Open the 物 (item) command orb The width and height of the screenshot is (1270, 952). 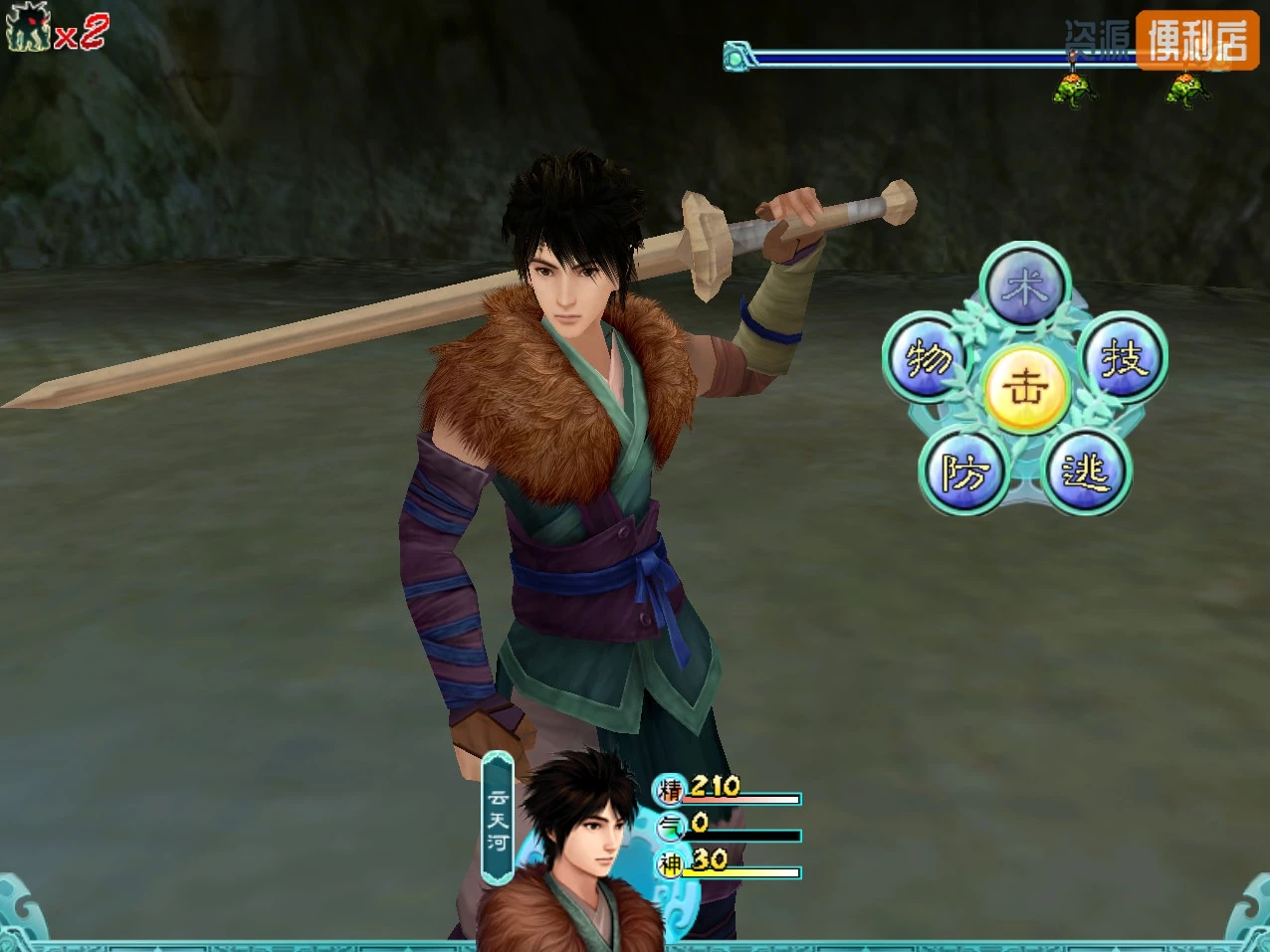coord(927,358)
